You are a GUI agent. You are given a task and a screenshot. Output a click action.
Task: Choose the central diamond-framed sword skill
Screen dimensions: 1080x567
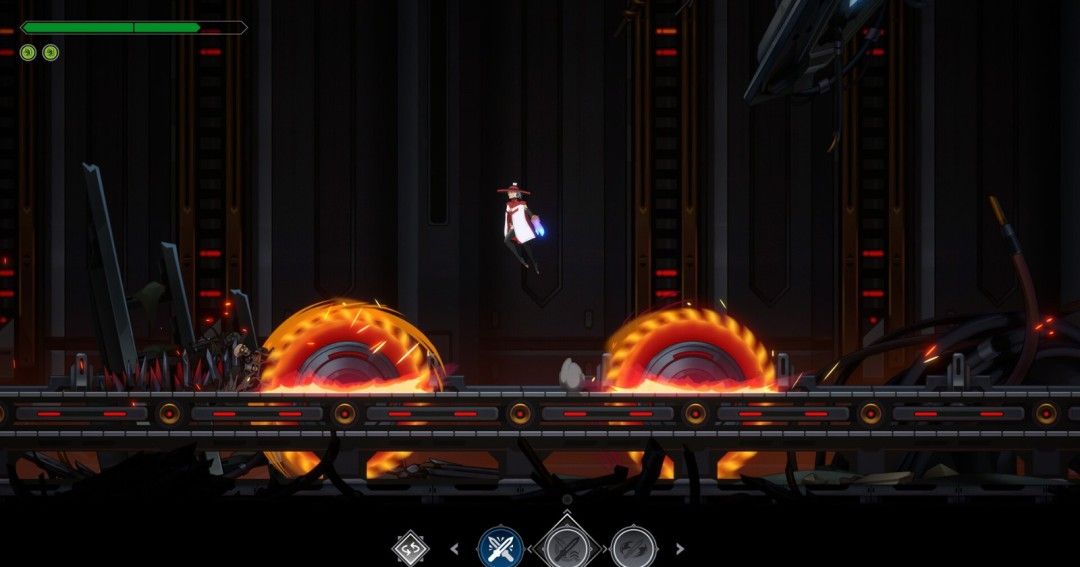[567, 548]
